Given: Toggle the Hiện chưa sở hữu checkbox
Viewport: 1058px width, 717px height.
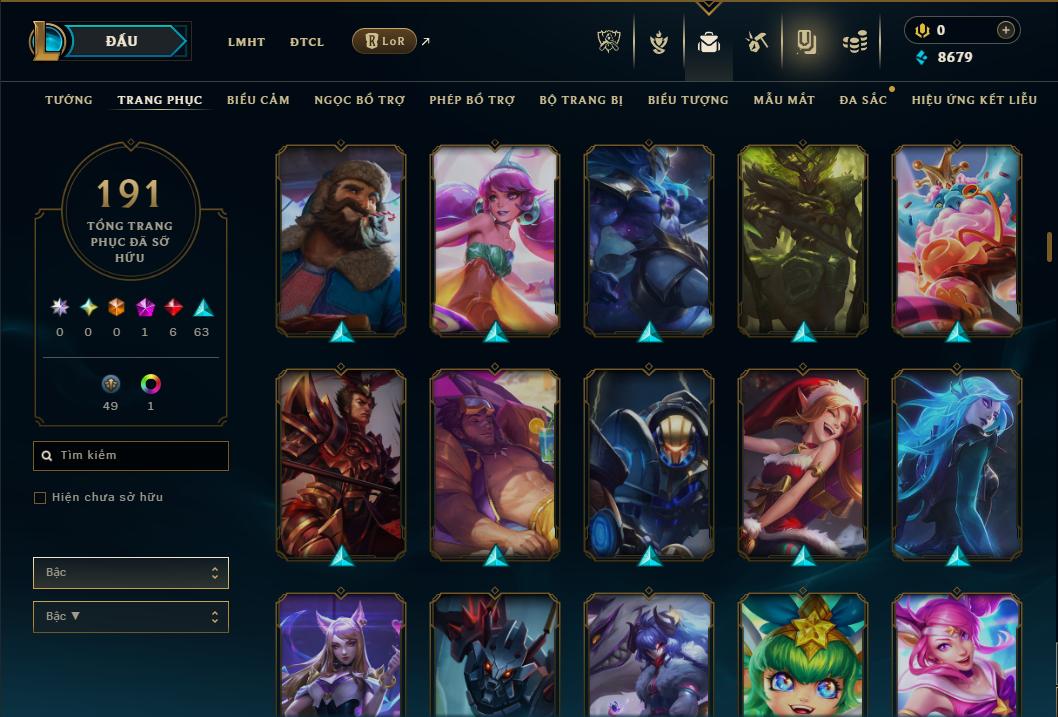Looking at the screenshot, I should 40,498.
